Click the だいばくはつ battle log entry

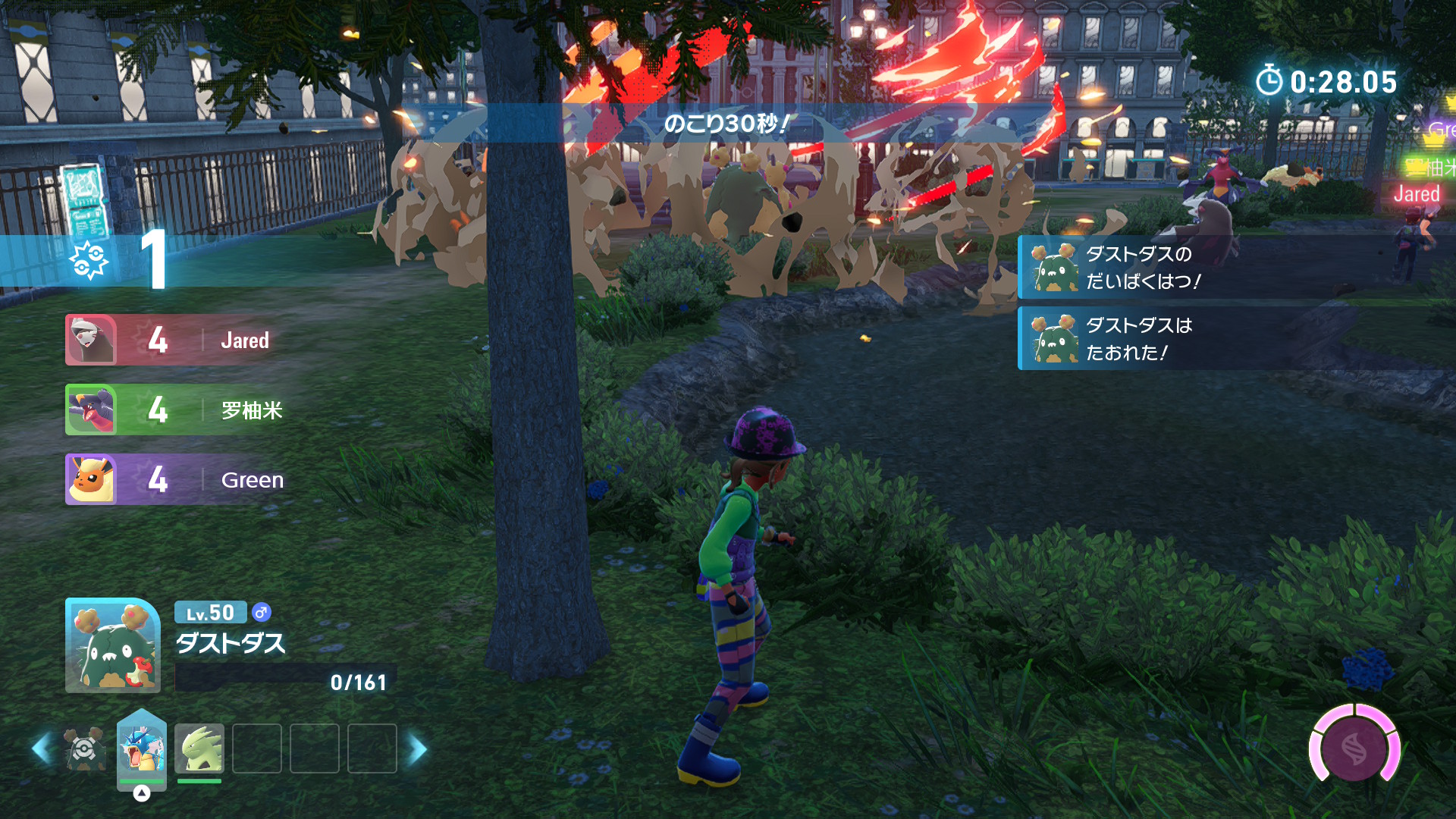(x=1137, y=267)
